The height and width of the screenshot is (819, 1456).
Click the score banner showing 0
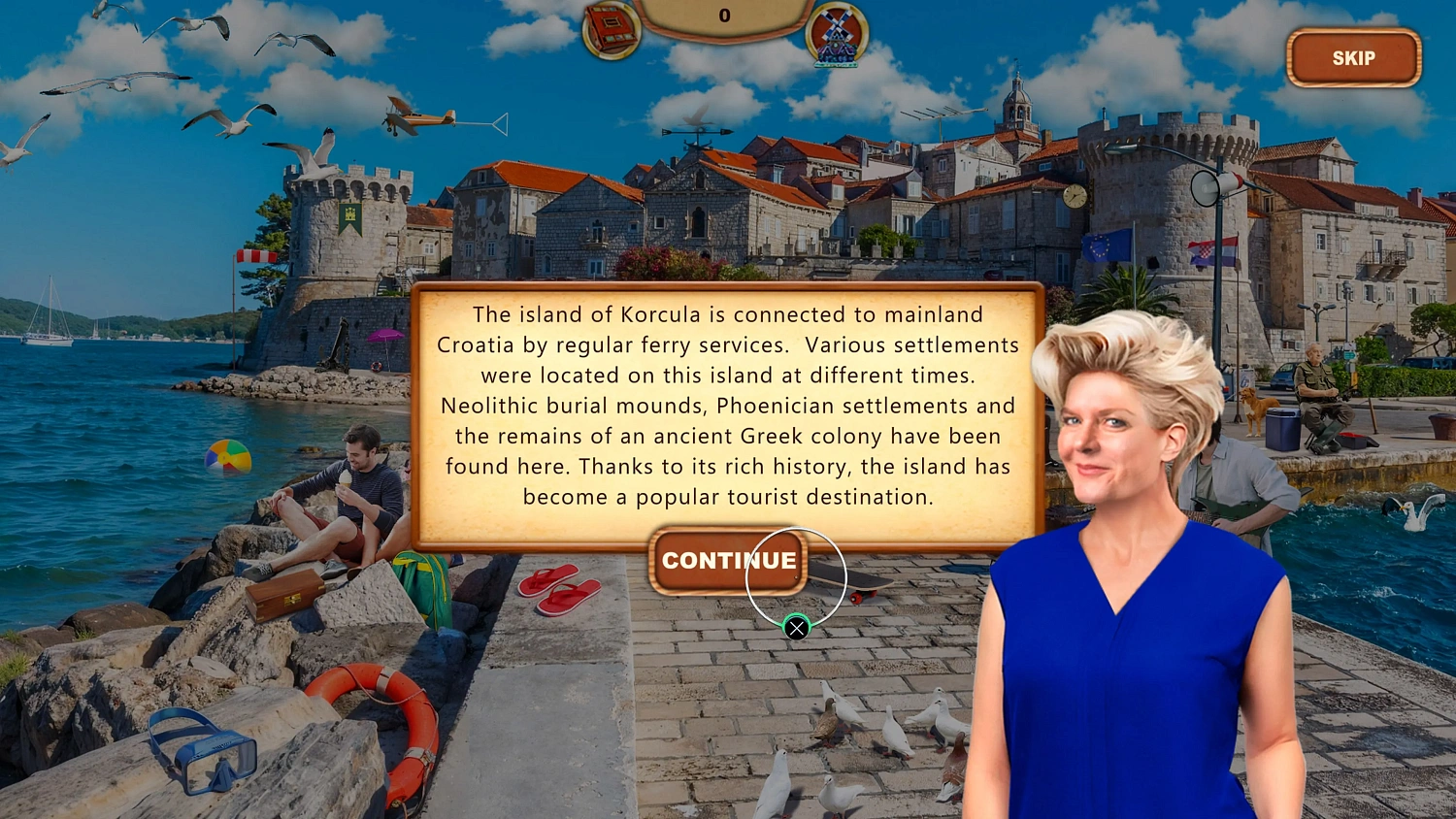point(725,16)
